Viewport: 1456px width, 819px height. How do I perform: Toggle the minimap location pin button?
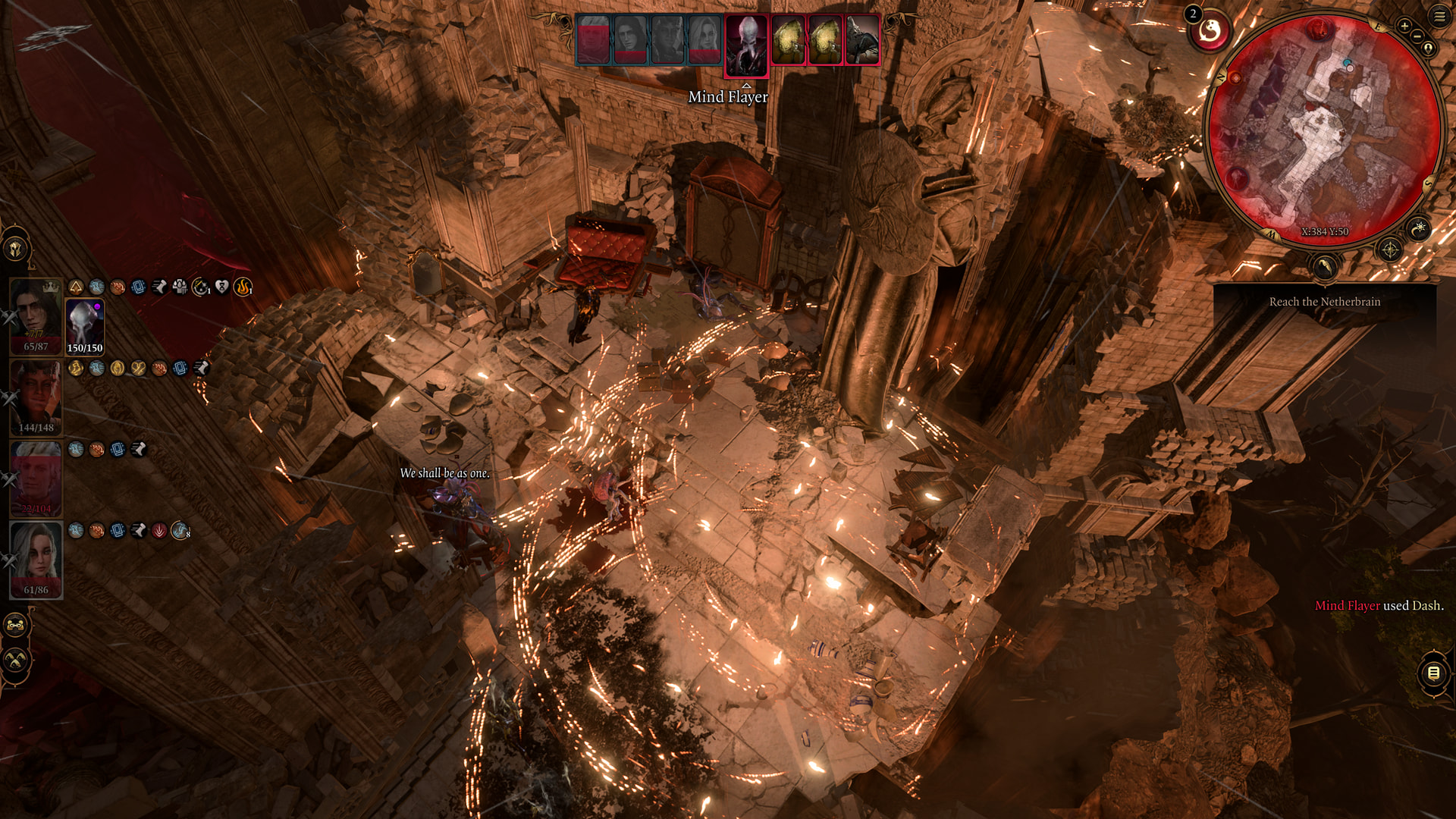pyautogui.click(x=1429, y=49)
